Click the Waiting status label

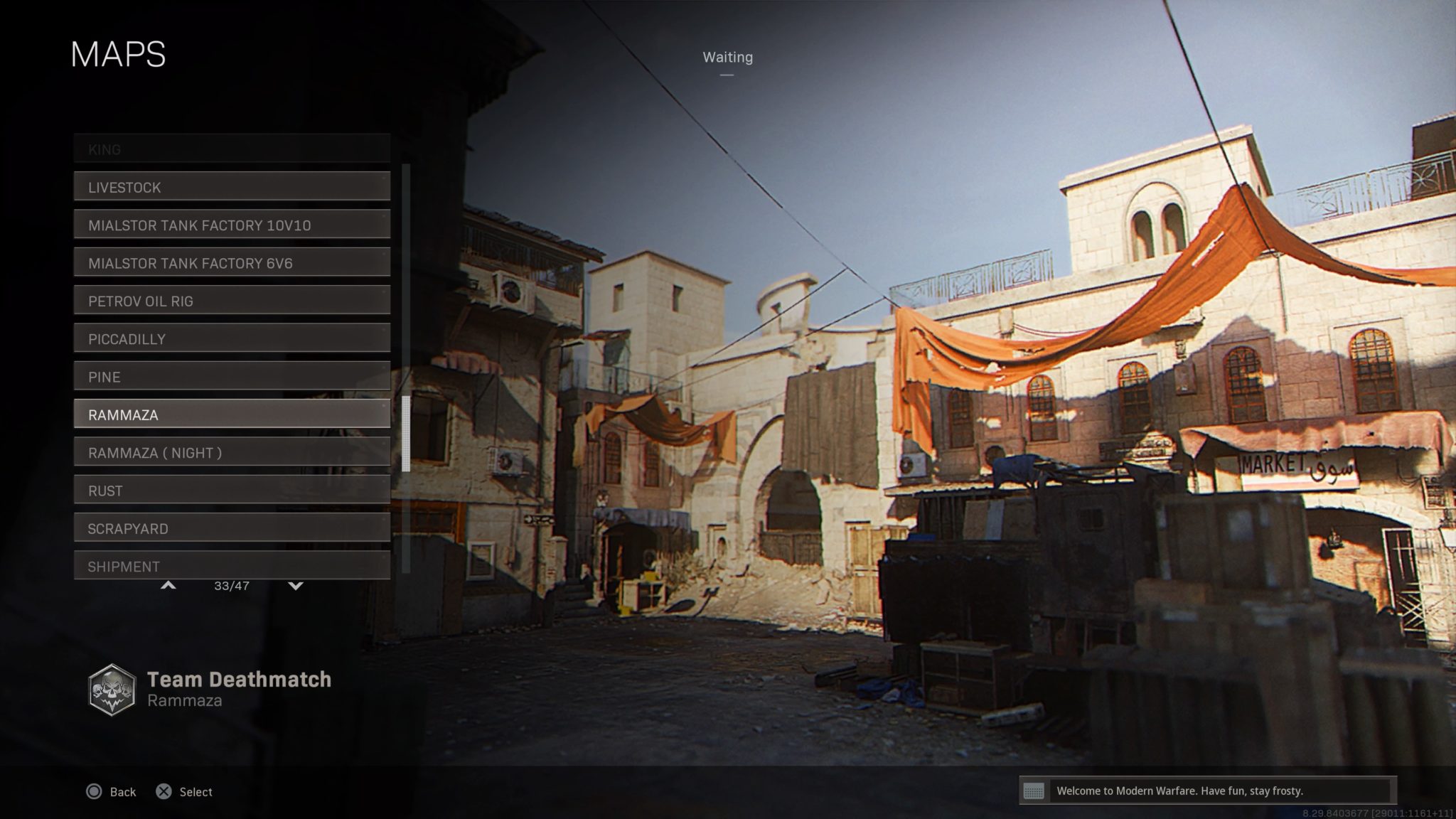point(727,57)
